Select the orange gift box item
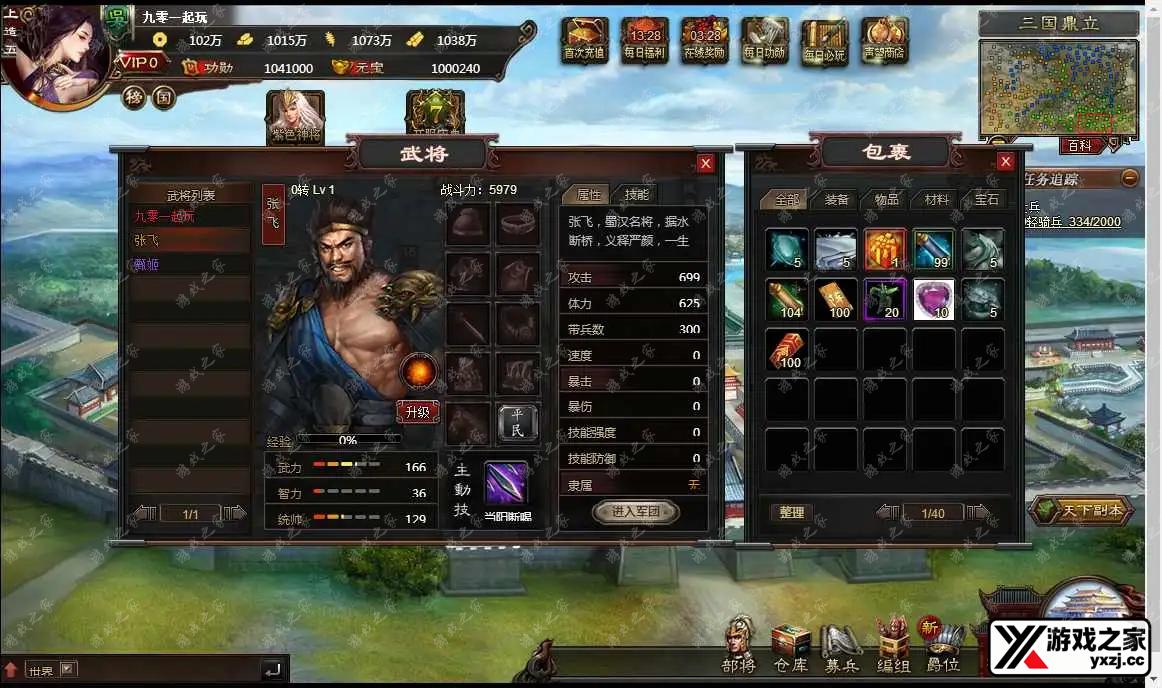Image resolution: width=1162 pixels, height=688 pixels. point(885,250)
